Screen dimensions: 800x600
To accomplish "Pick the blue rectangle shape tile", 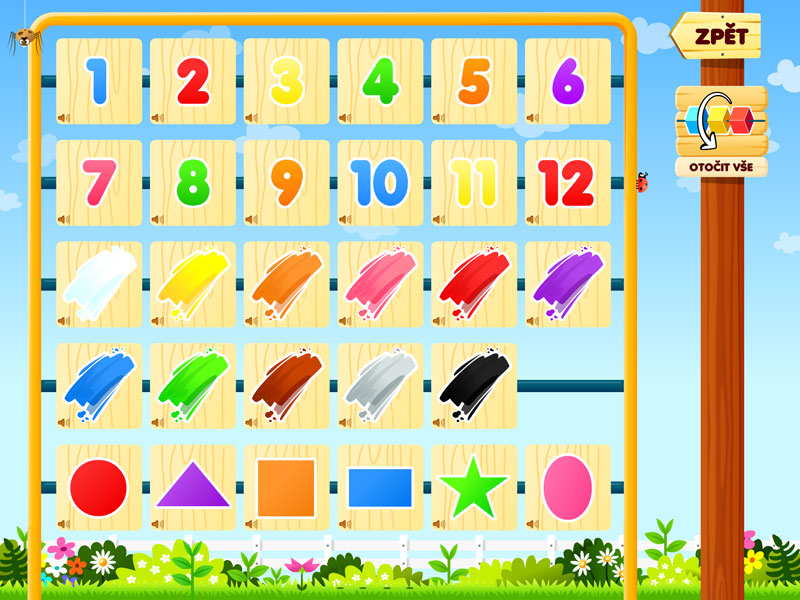I will coord(380,487).
